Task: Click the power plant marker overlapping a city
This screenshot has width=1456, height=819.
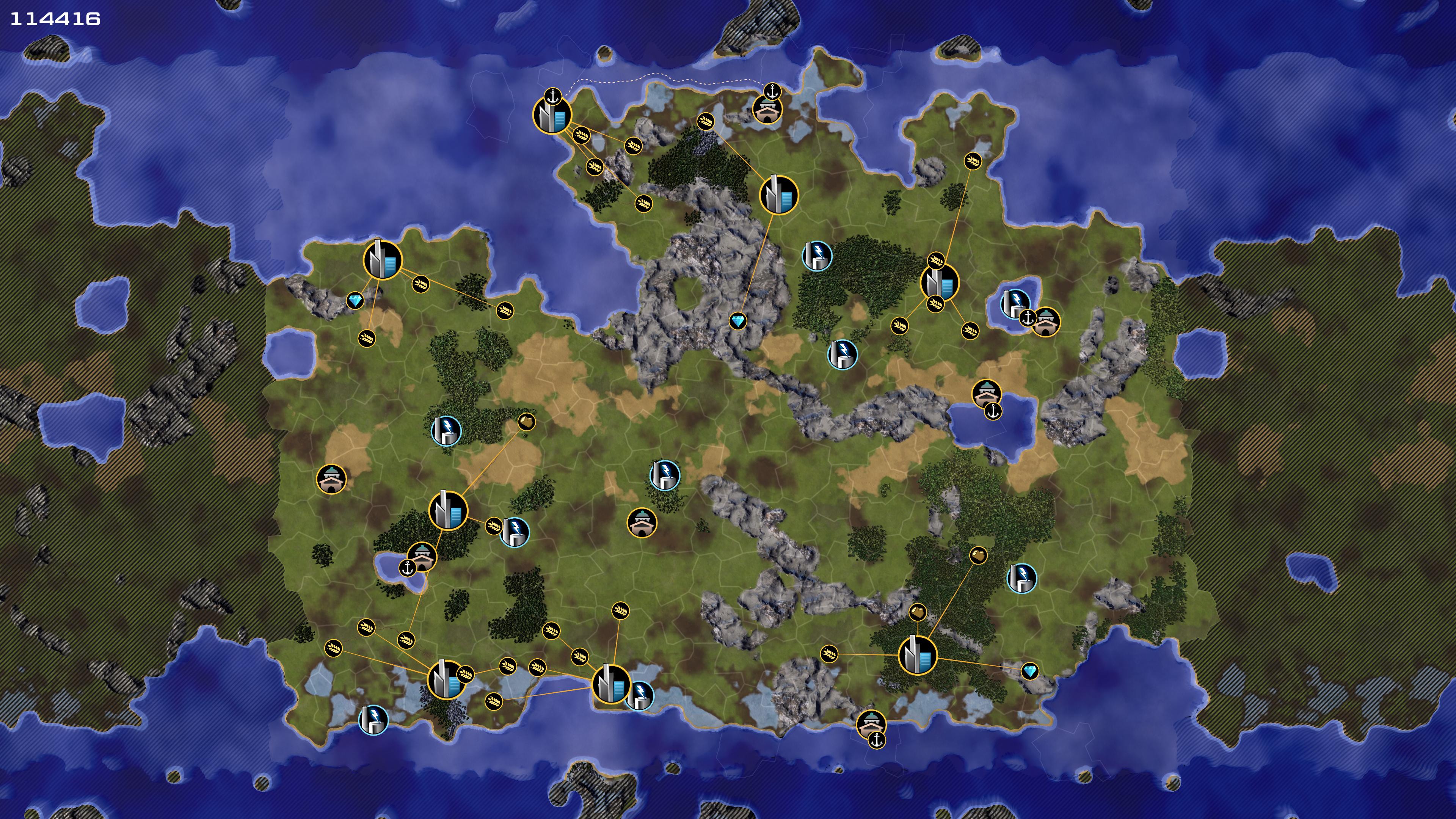Action: tap(640, 695)
